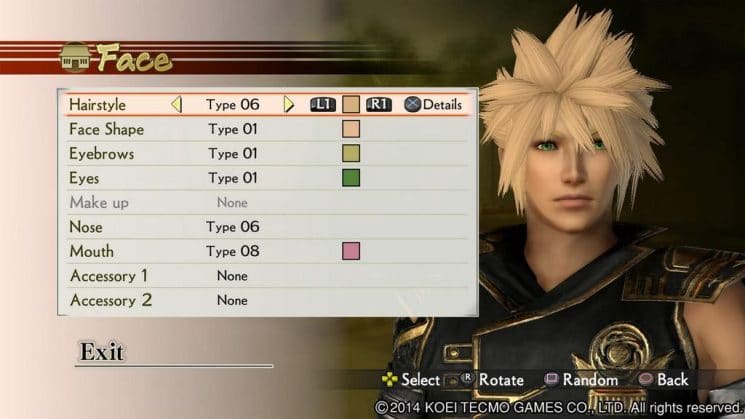
Task: Choose the Eyebrows option
Action: coord(101,154)
